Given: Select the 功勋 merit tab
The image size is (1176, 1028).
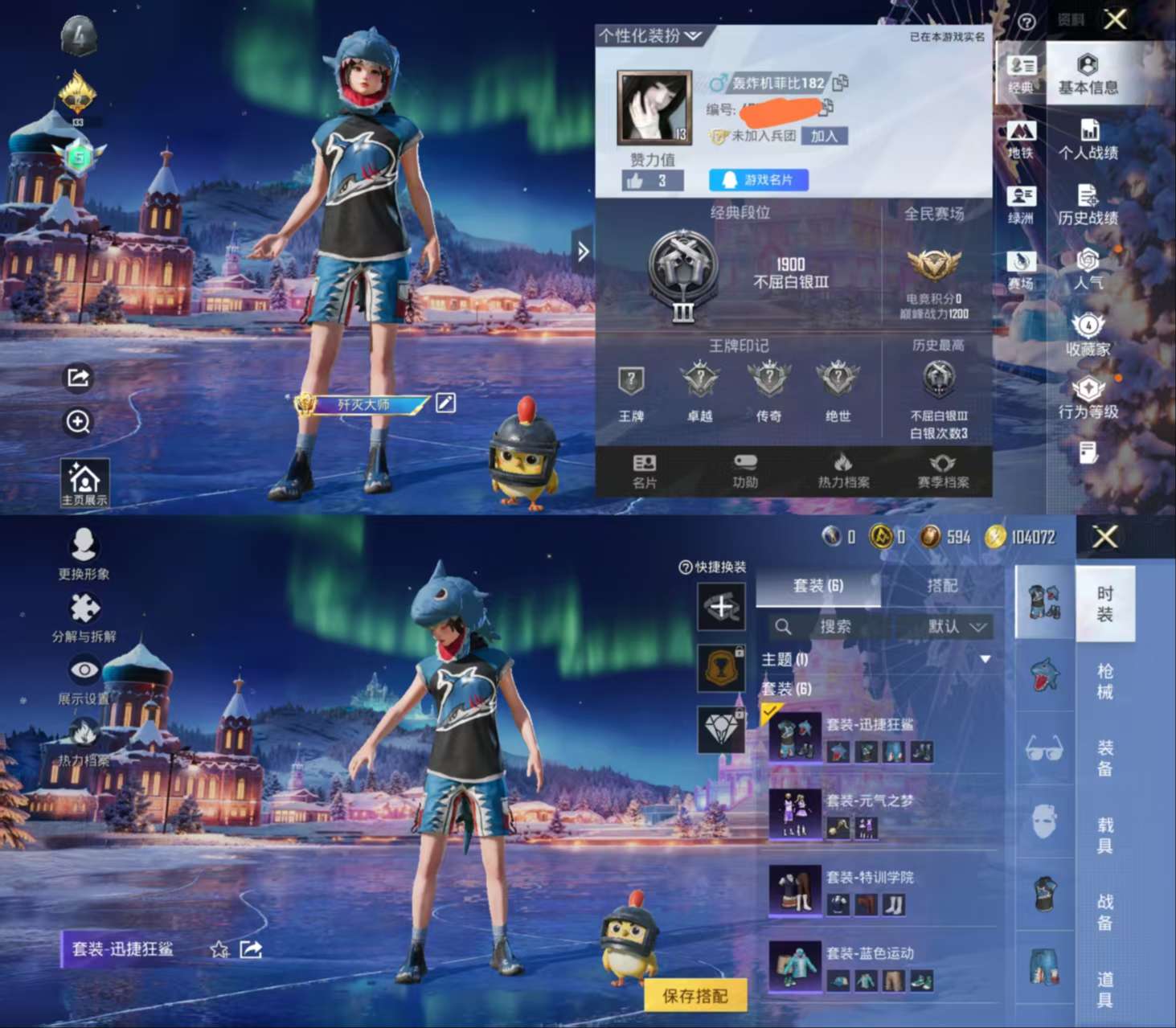Looking at the screenshot, I should pyautogui.click(x=745, y=471).
